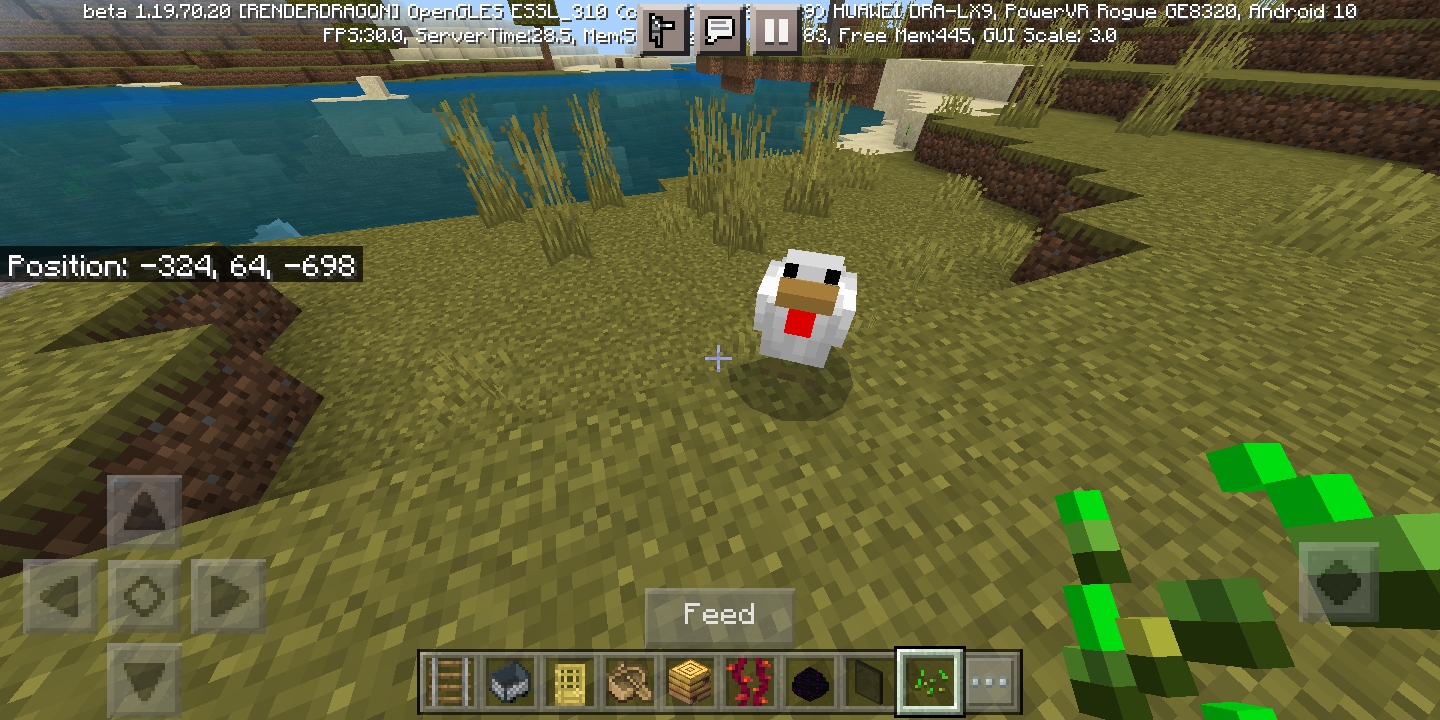Choose the yellow bamboo door slot

point(570,682)
